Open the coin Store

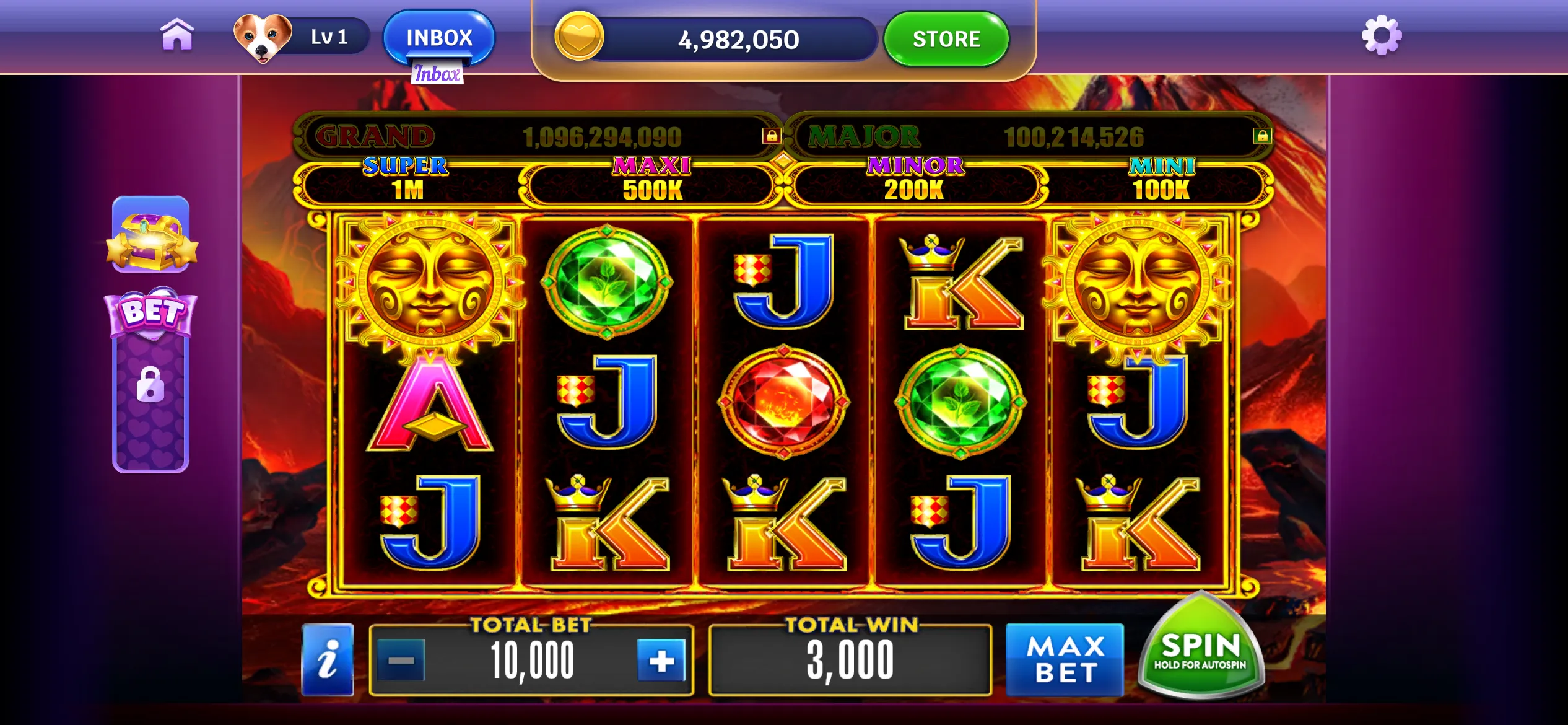coord(946,39)
